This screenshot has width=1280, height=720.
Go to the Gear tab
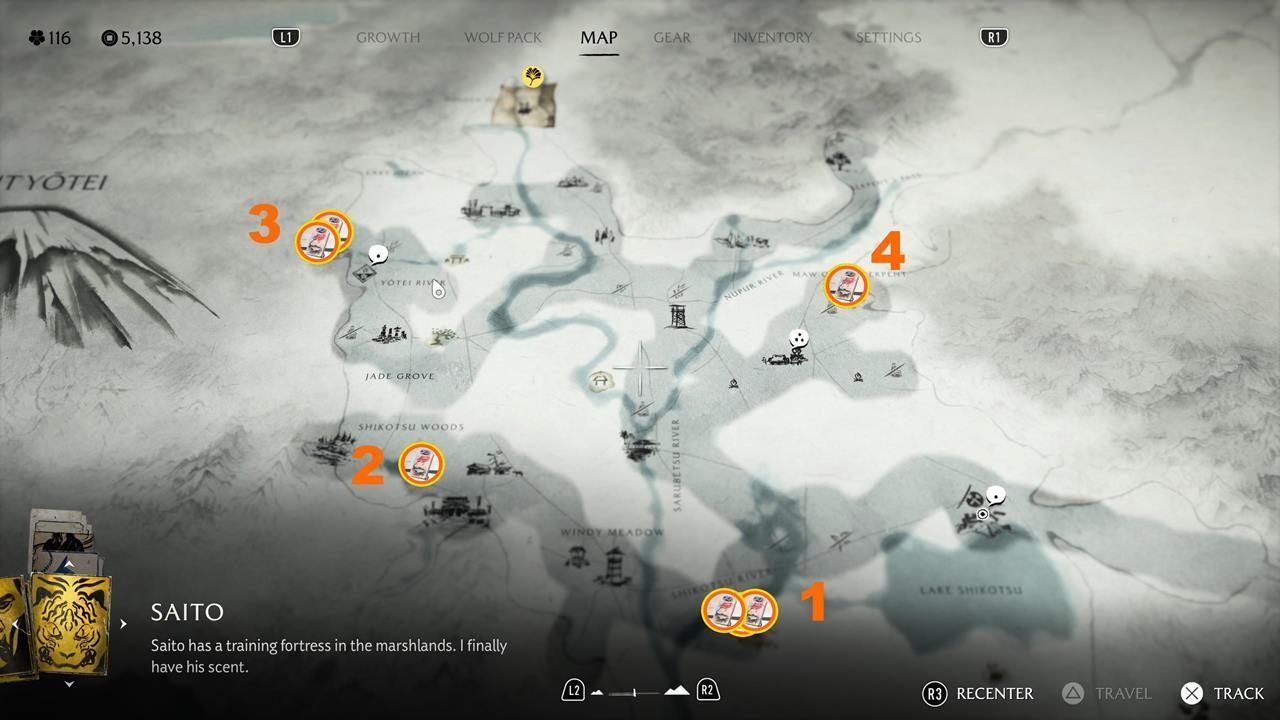pos(672,38)
